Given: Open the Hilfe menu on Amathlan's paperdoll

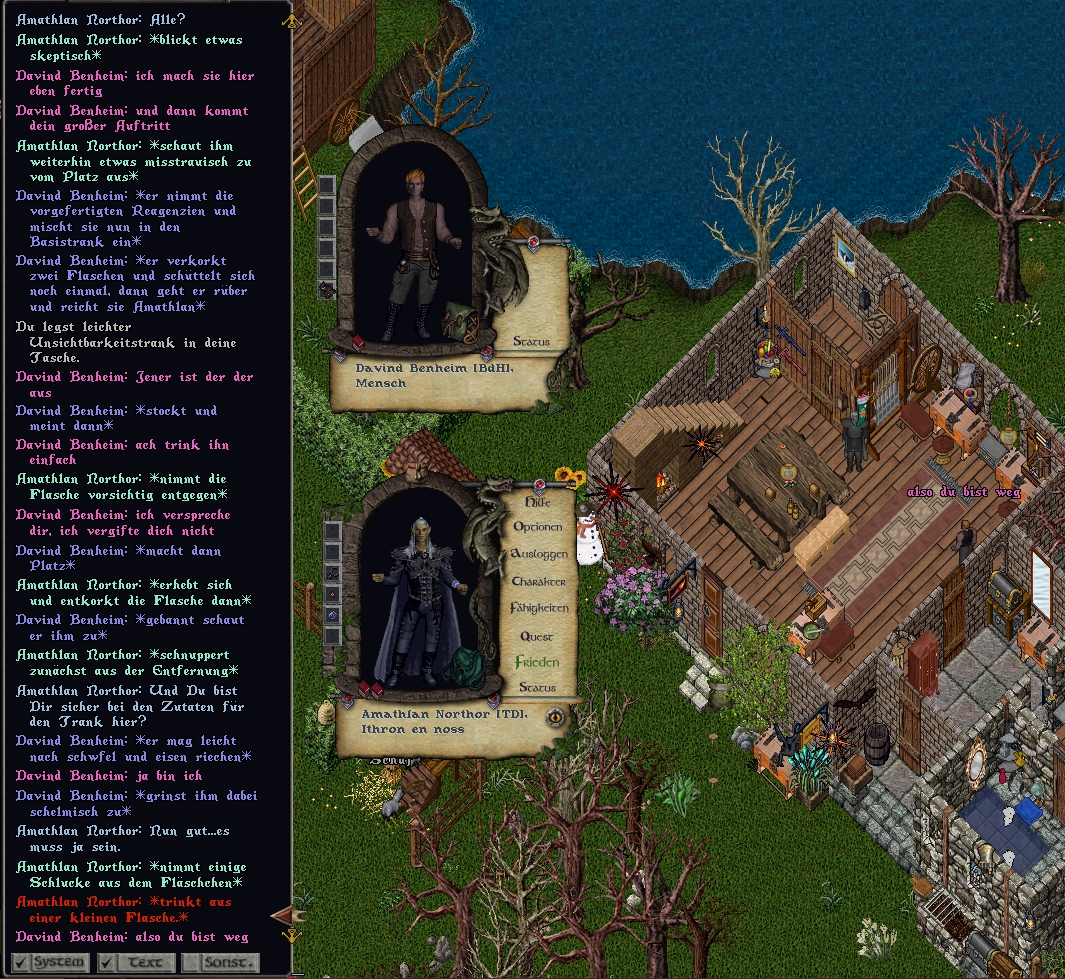Looking at the screenshot, I should click(538, 502).
